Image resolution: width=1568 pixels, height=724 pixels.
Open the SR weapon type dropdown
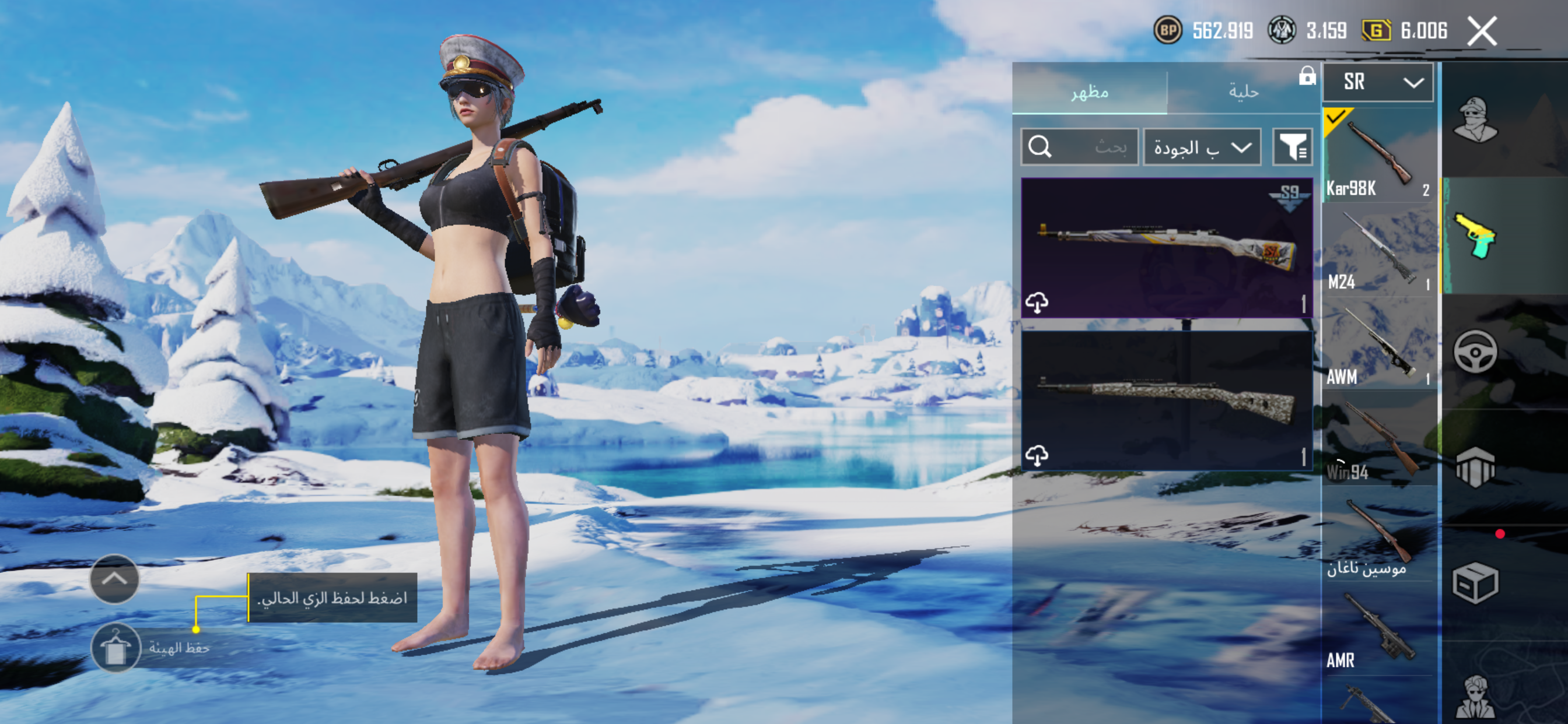pos(1377,82)
